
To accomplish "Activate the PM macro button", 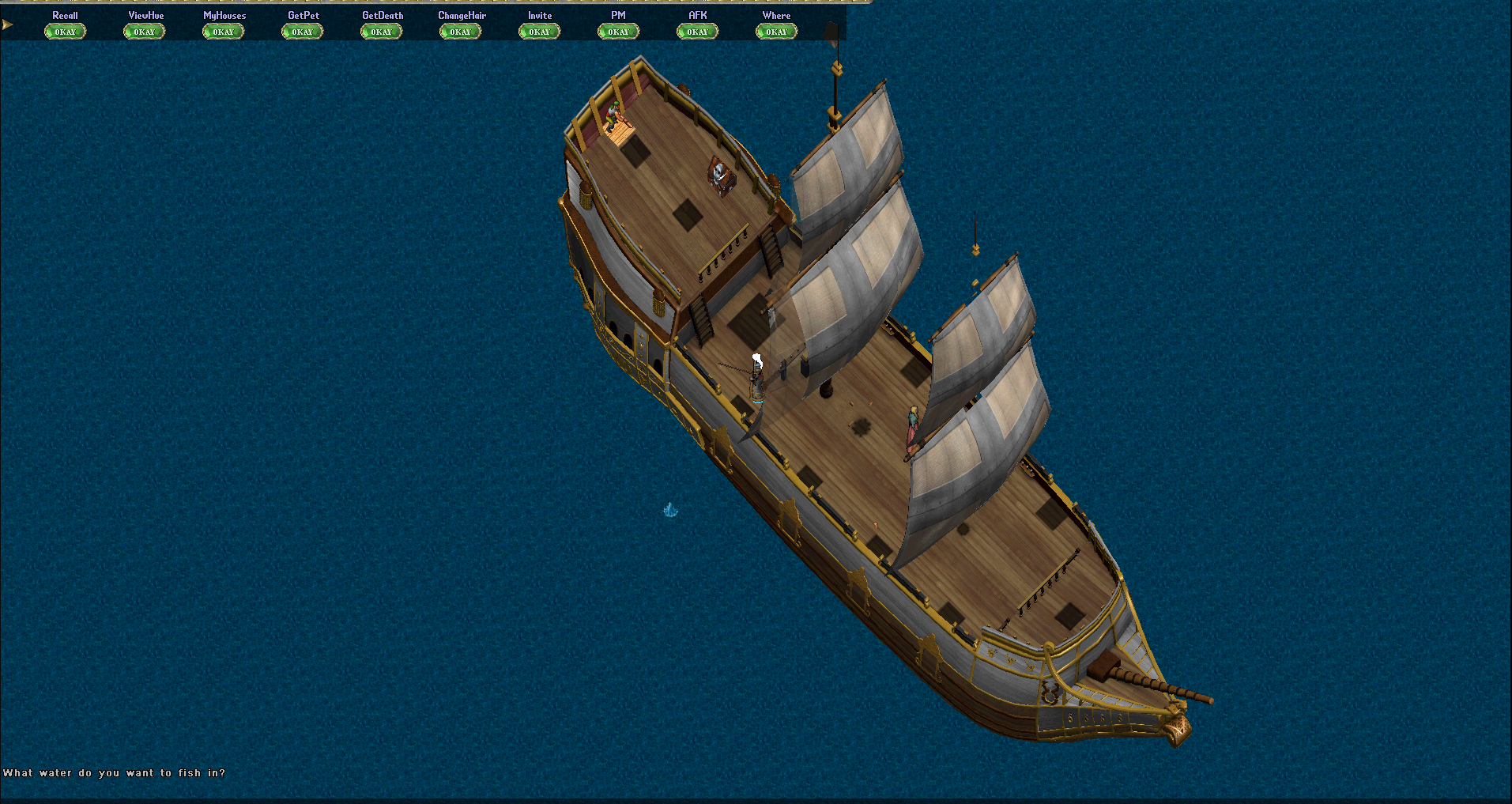I will [x=617, y=31].
